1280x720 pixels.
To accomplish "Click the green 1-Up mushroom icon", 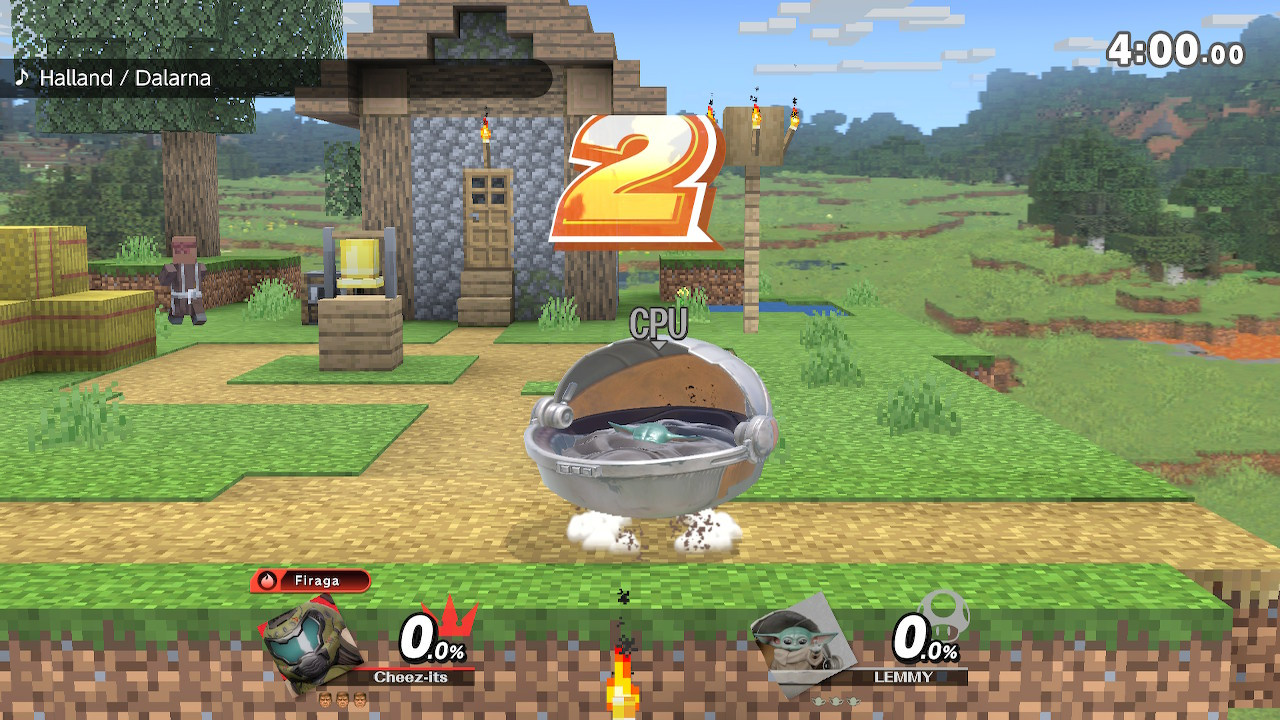I will (942, 614).
